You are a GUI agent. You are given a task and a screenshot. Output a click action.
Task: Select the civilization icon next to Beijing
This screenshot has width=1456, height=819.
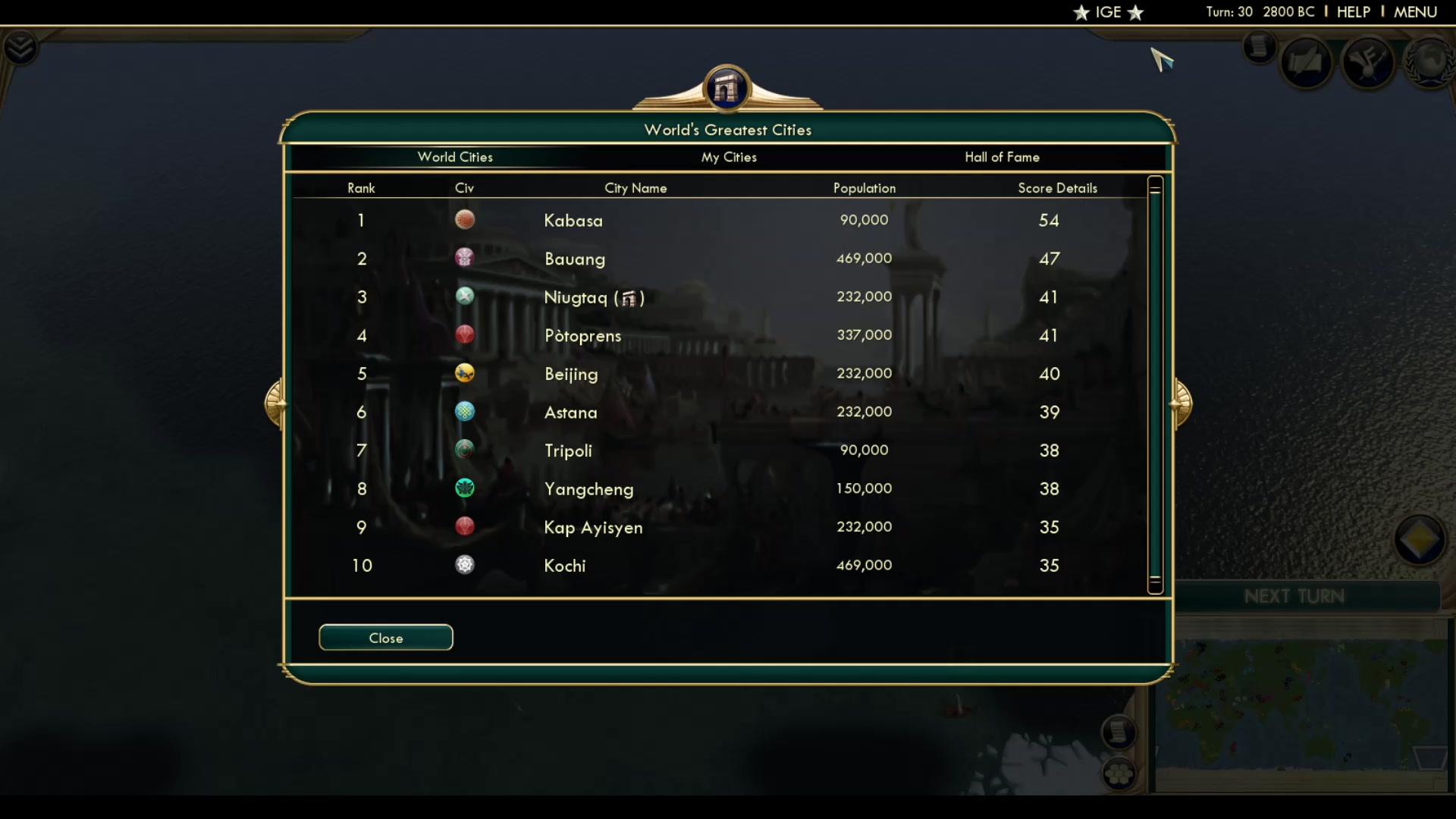click(465, 373)
